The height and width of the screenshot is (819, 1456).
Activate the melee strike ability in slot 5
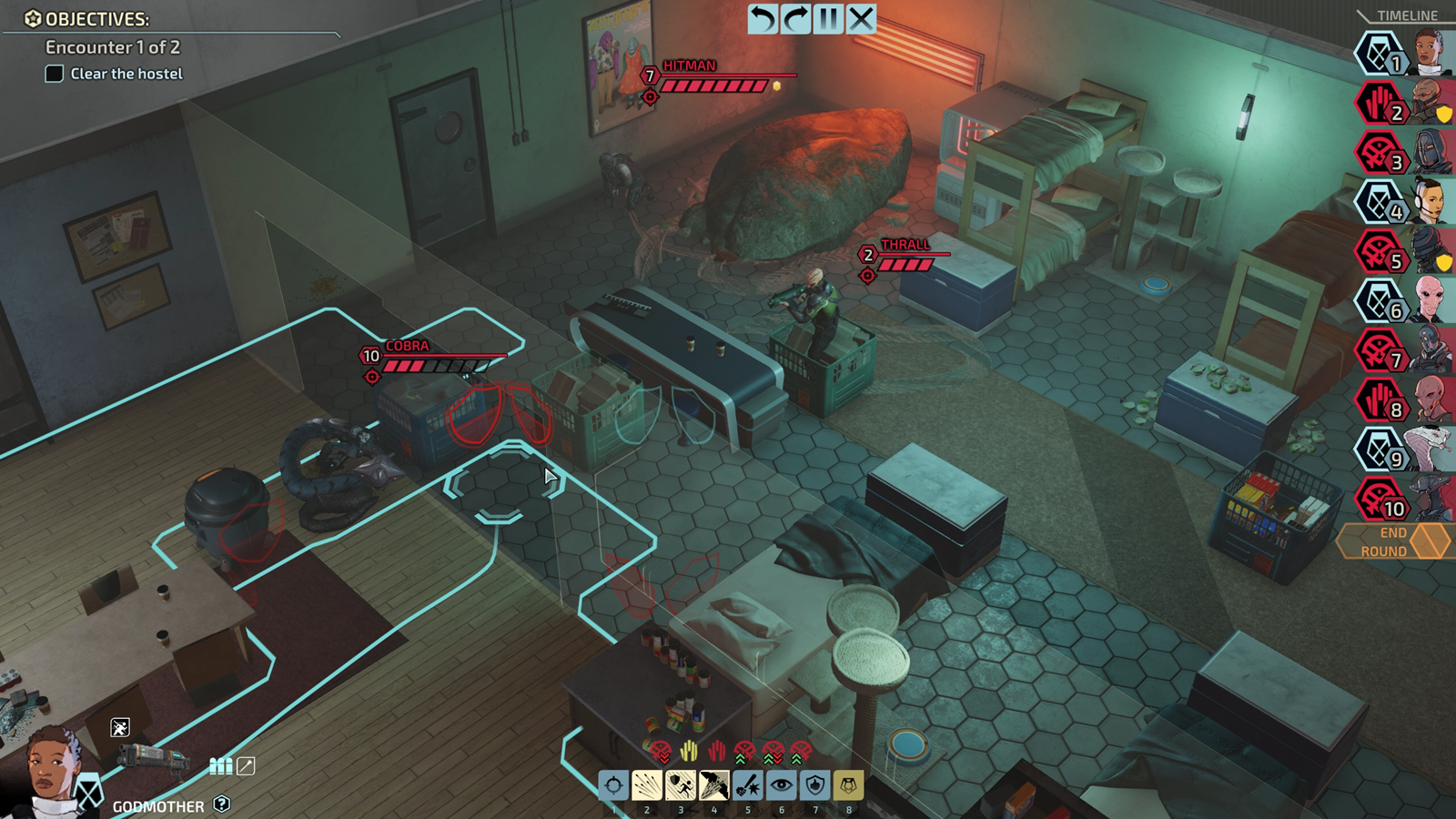point(748,785)
